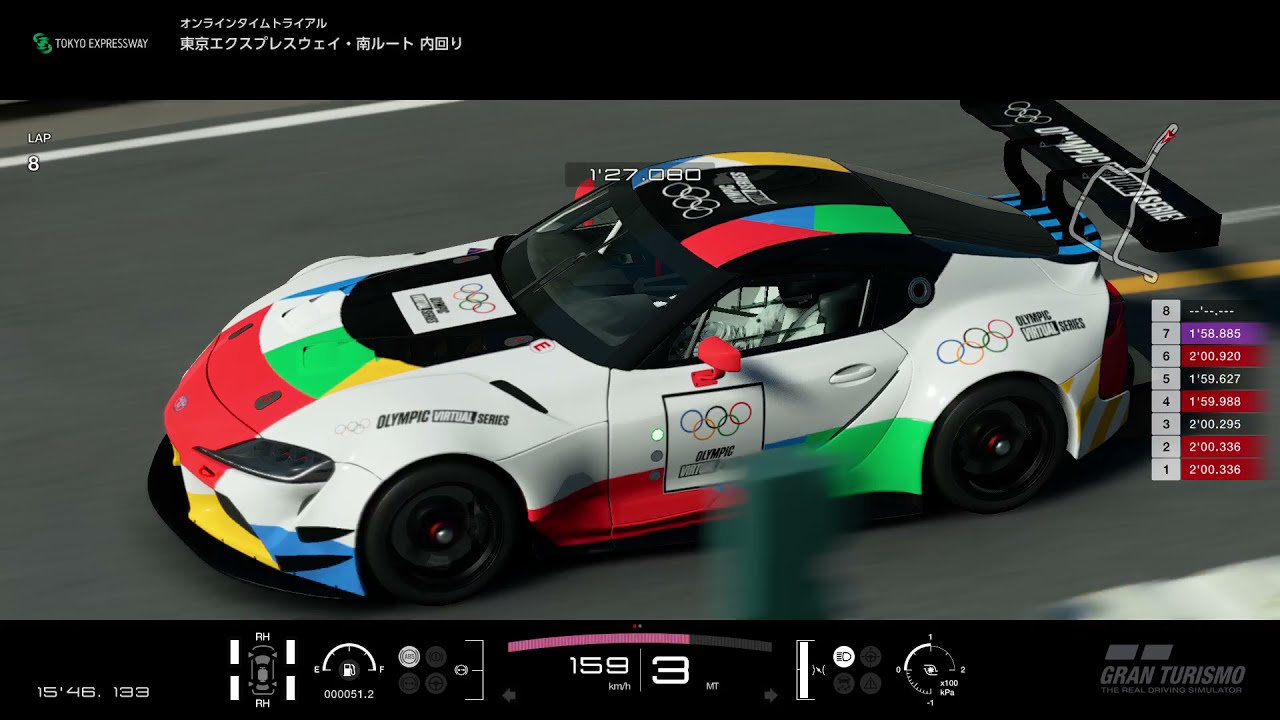Image resolution: width=1280 pixels, height=720 pixels.
Task: Click the car tire wear diagram
Action: 262,668
